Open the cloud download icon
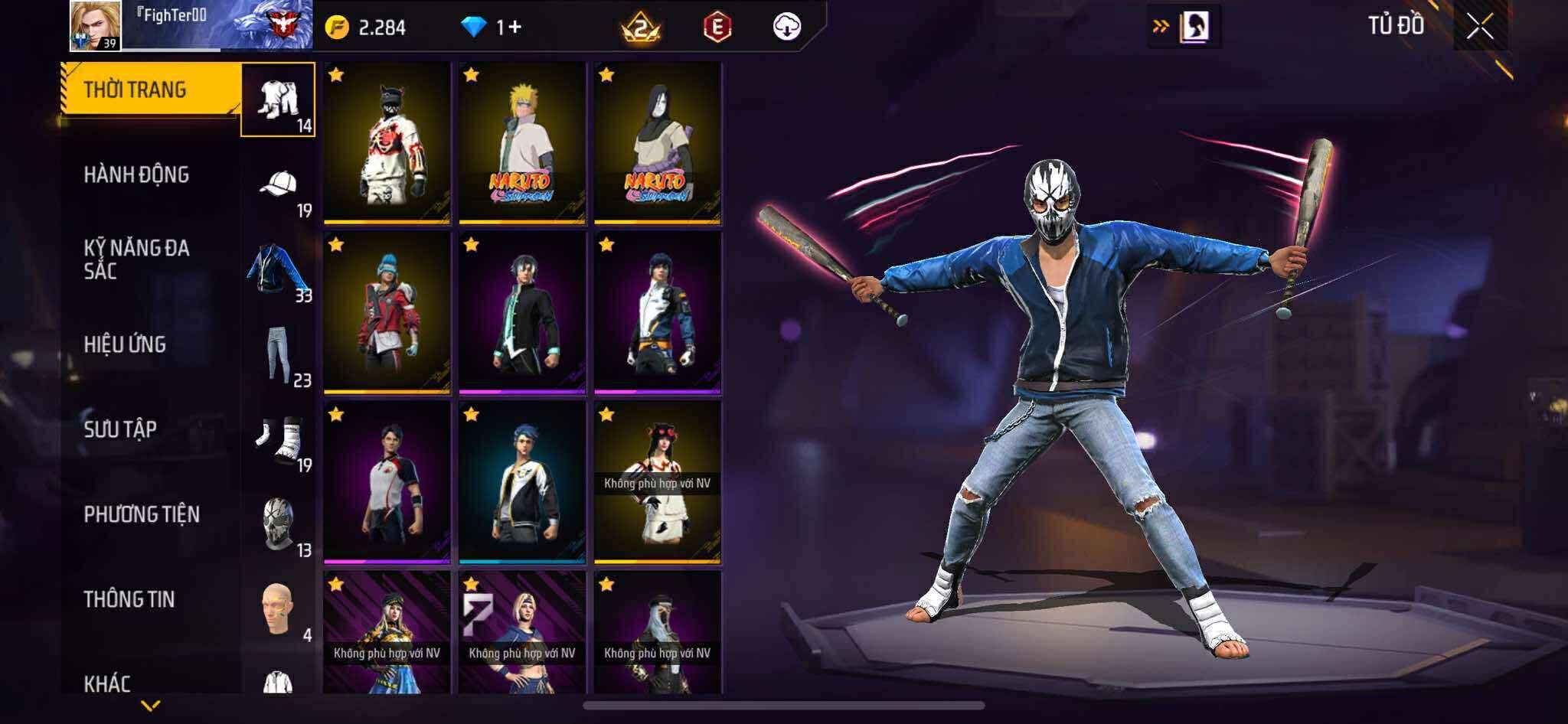Viewport: 1568px width, 724px height. pos(786,28)
